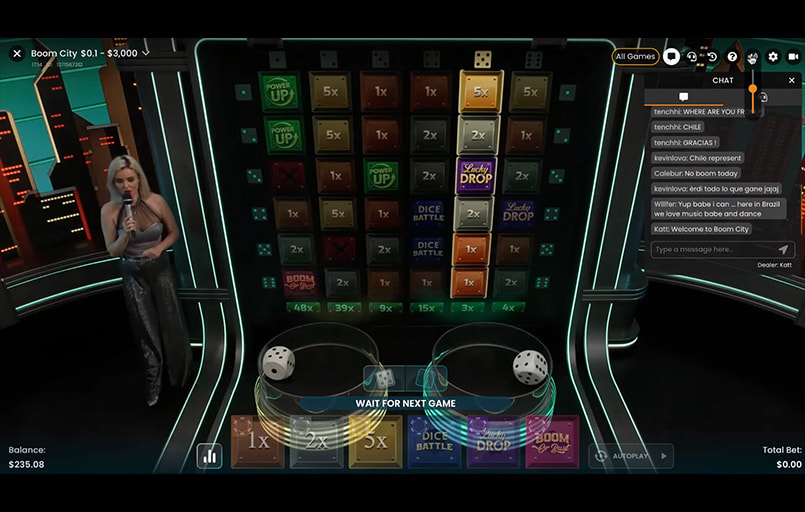Open the settings gear

772,57
